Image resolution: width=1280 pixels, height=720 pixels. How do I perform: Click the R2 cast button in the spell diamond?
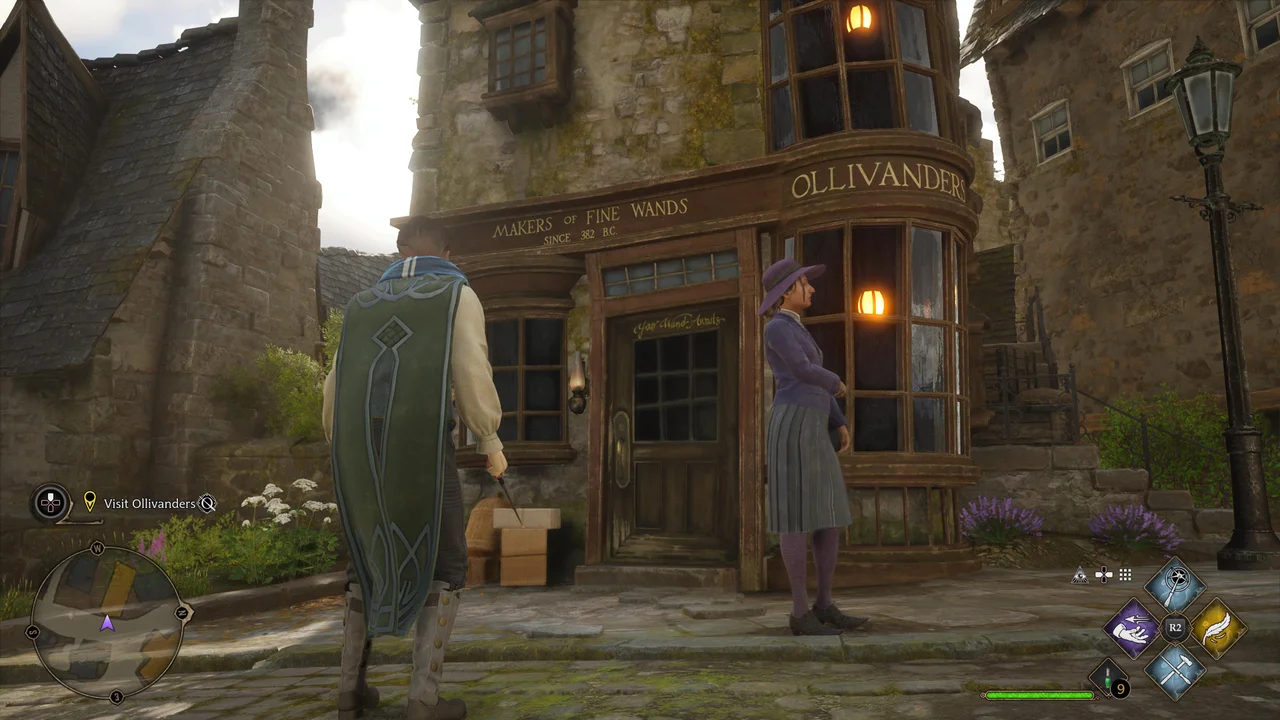tap(1175, 626)
